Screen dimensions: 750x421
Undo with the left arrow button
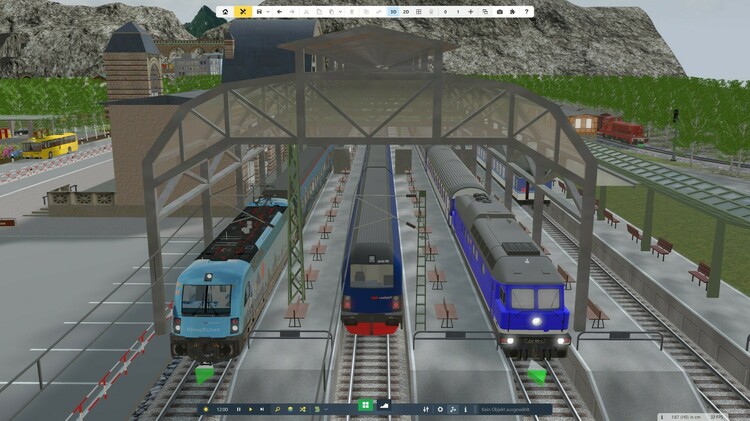[x=279, y=12]
